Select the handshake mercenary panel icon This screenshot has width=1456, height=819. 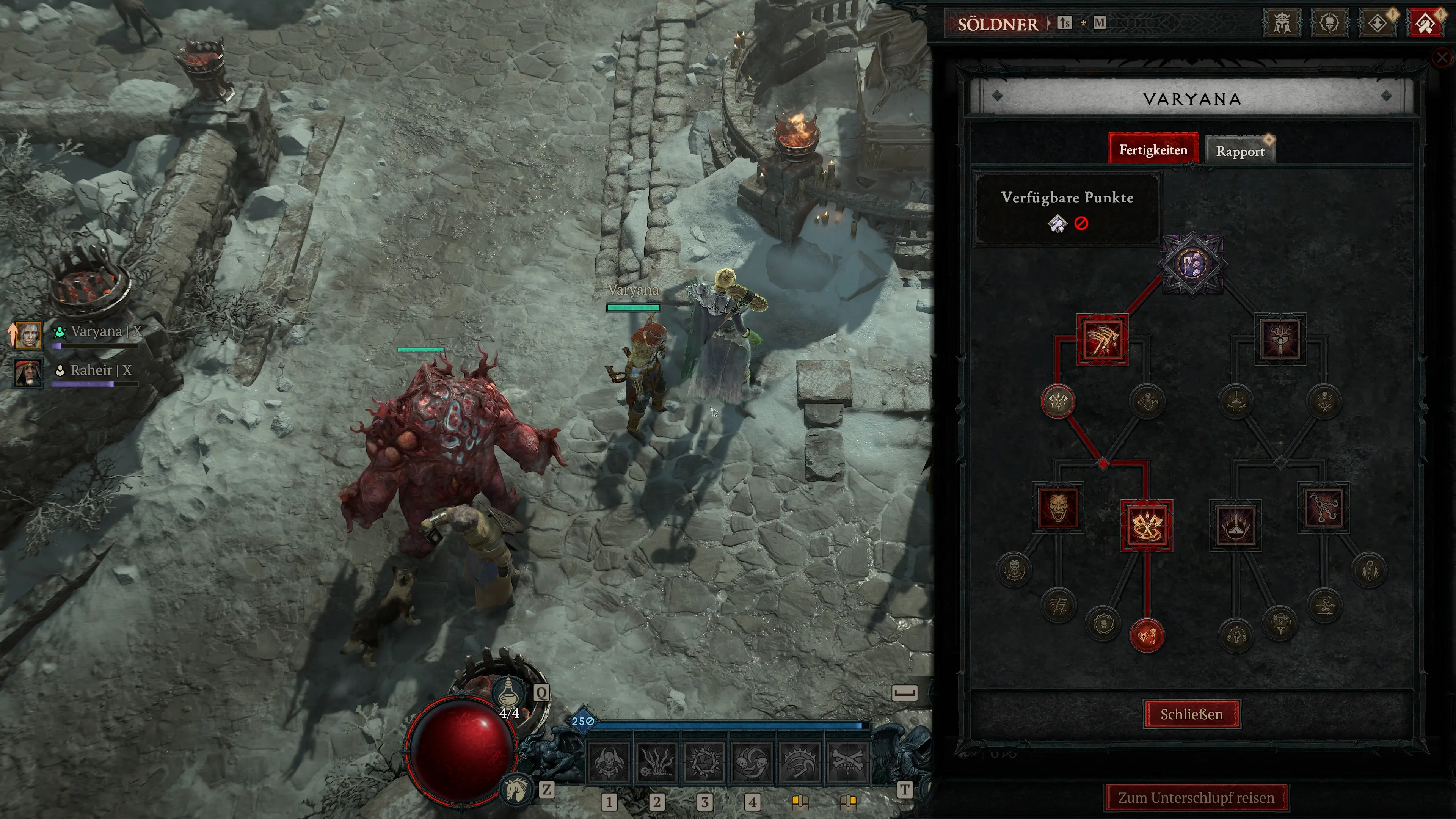coord(1425,24)
